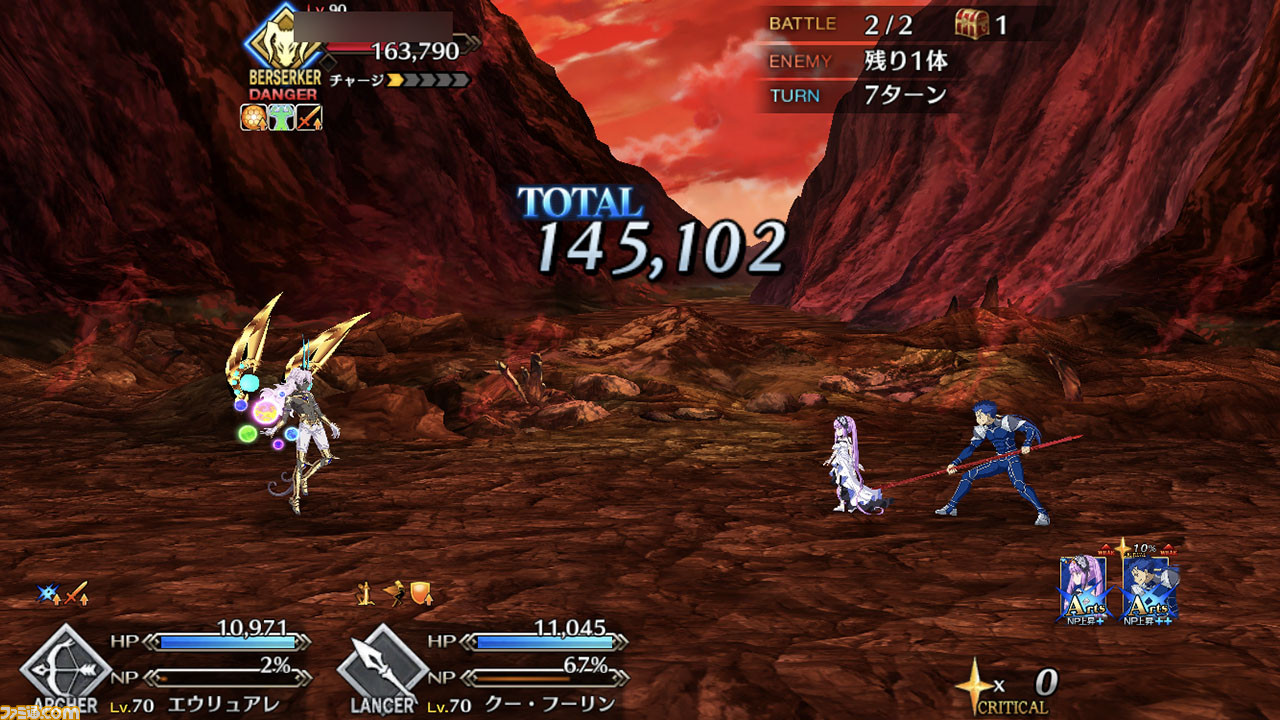Choose the purple-haired Euryale Arts card
Image resolution: width=1280 pixels, height=720 pixels.
click(1084, 589)
